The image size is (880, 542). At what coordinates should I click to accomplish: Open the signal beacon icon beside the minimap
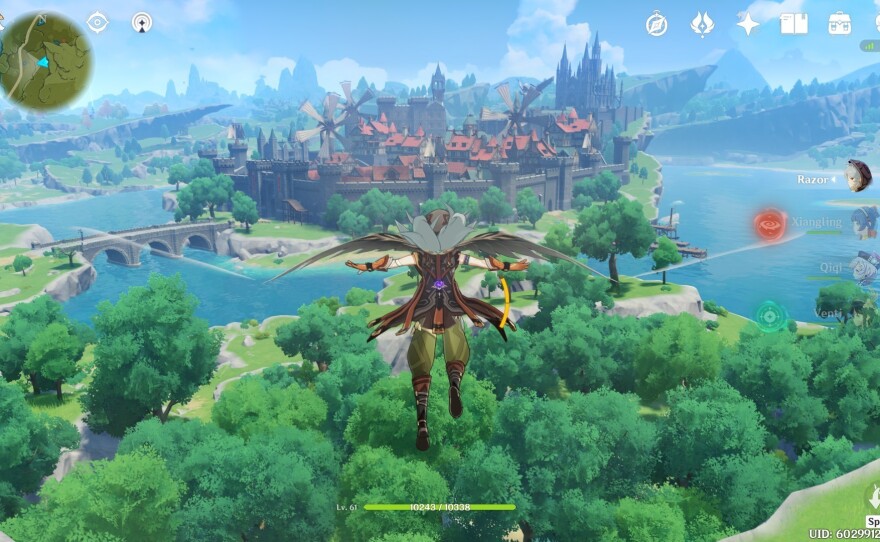pyautogui.click(x=142, y=22)
